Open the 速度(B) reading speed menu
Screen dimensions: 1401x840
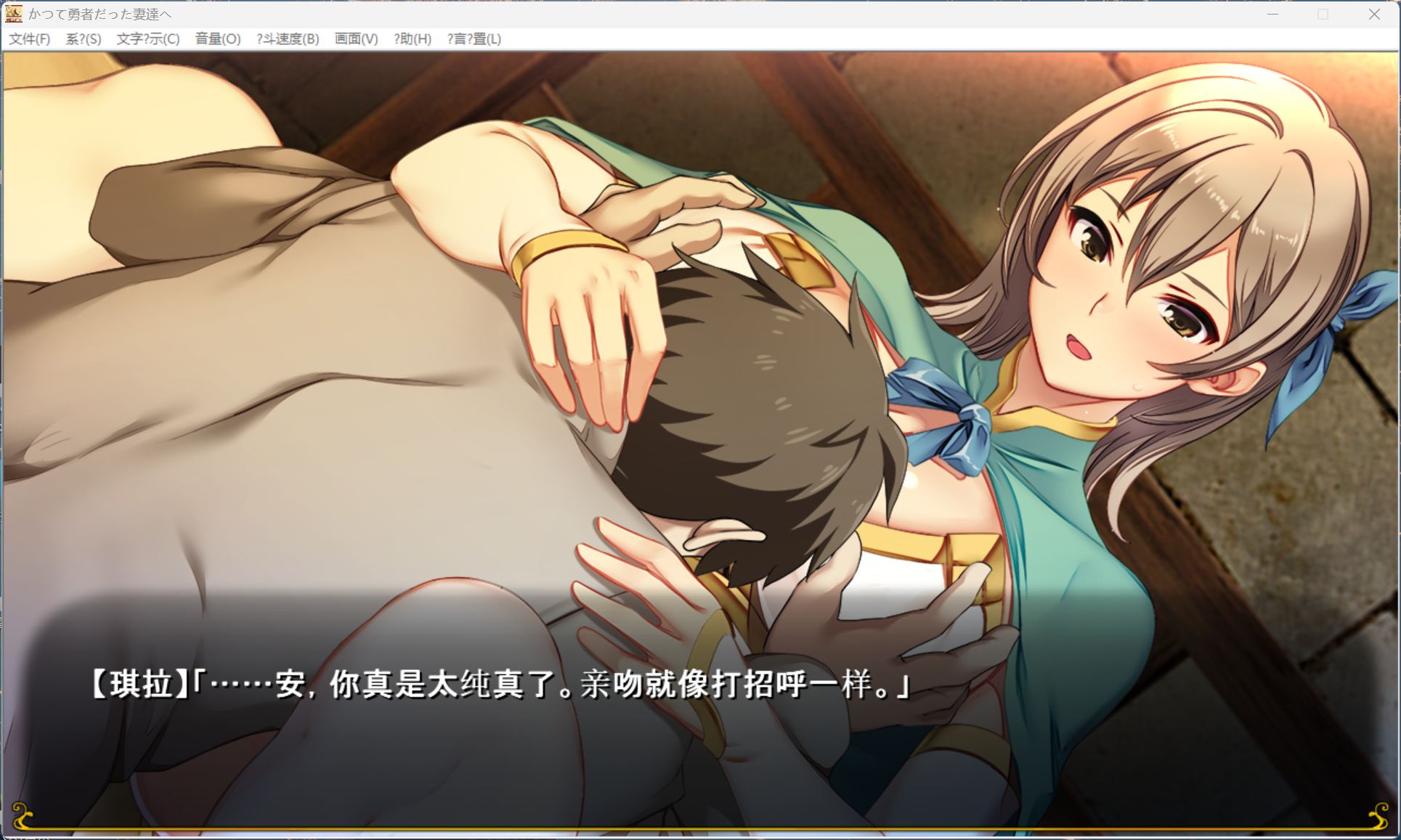288,38
